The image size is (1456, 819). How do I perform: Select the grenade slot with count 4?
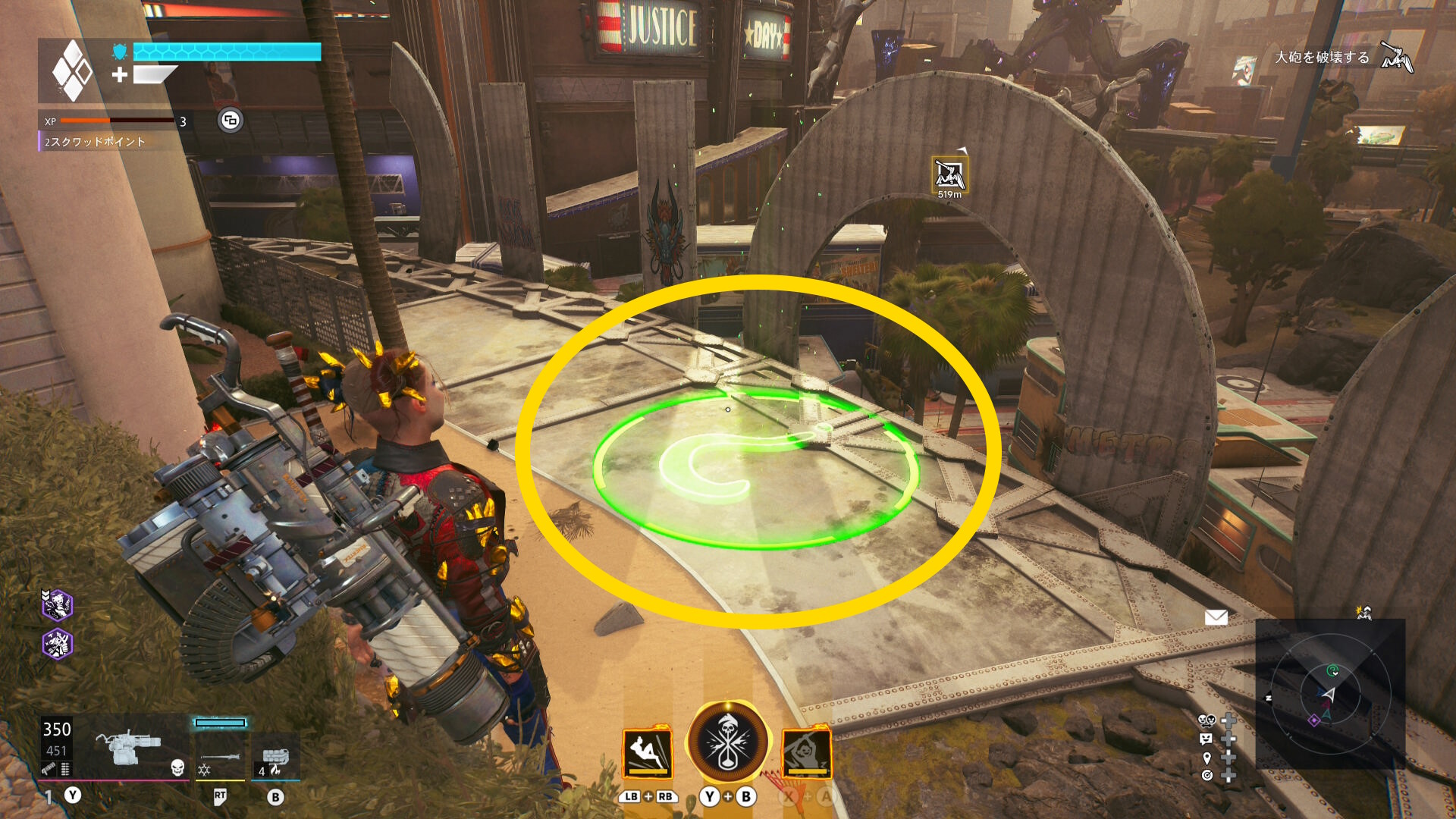[275, 758]
